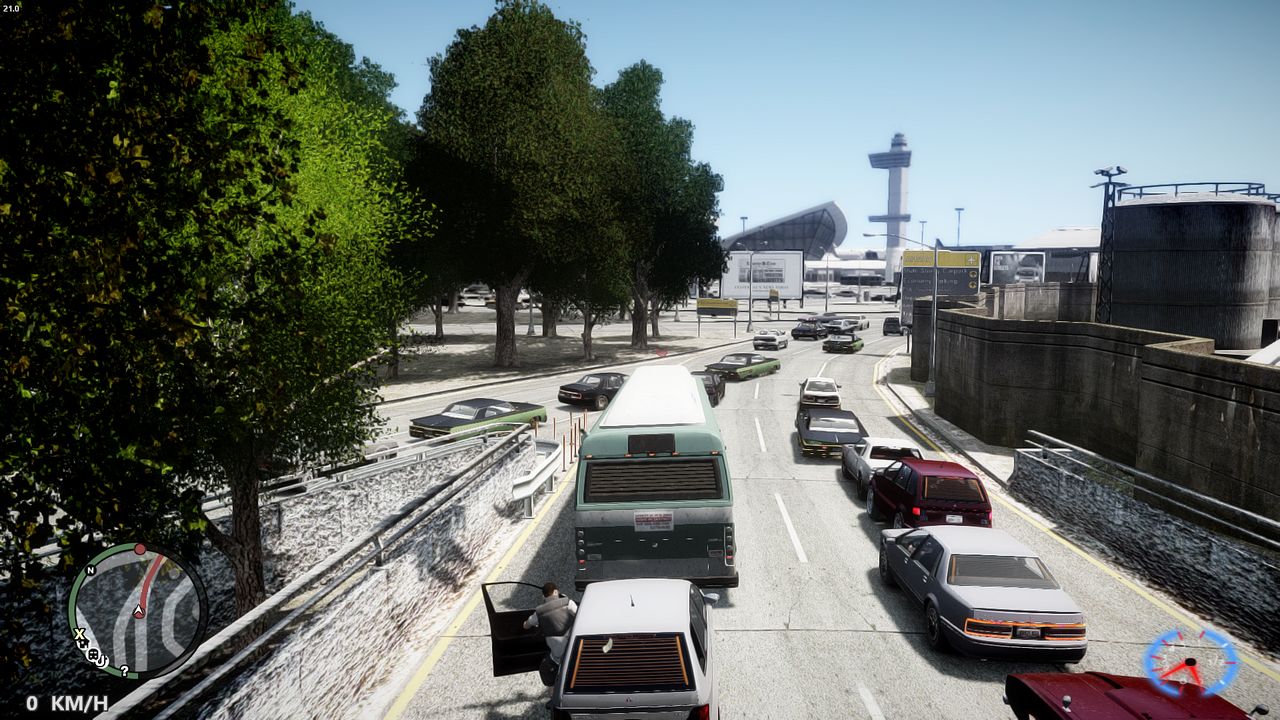Click the North compass indicator on the minimap
The height and width of the screenshot is (720, 1280).
(x=91, y=570)
